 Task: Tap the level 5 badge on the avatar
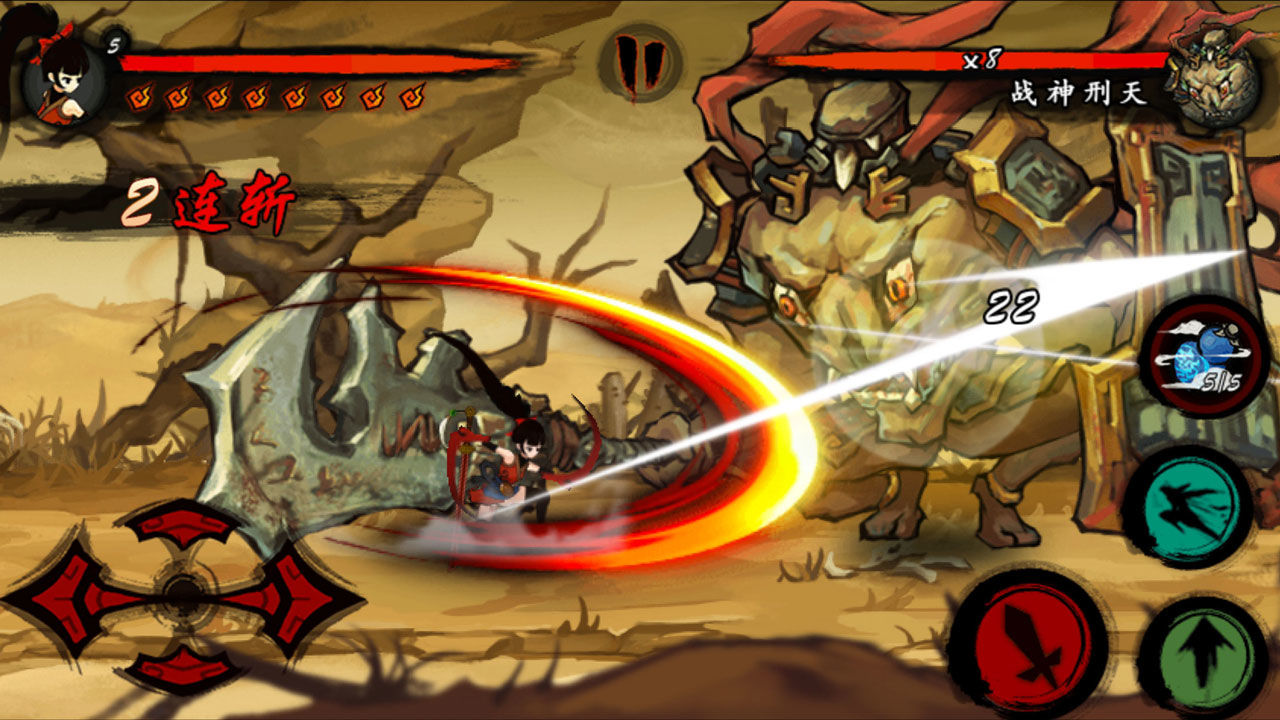click(113, 45)
